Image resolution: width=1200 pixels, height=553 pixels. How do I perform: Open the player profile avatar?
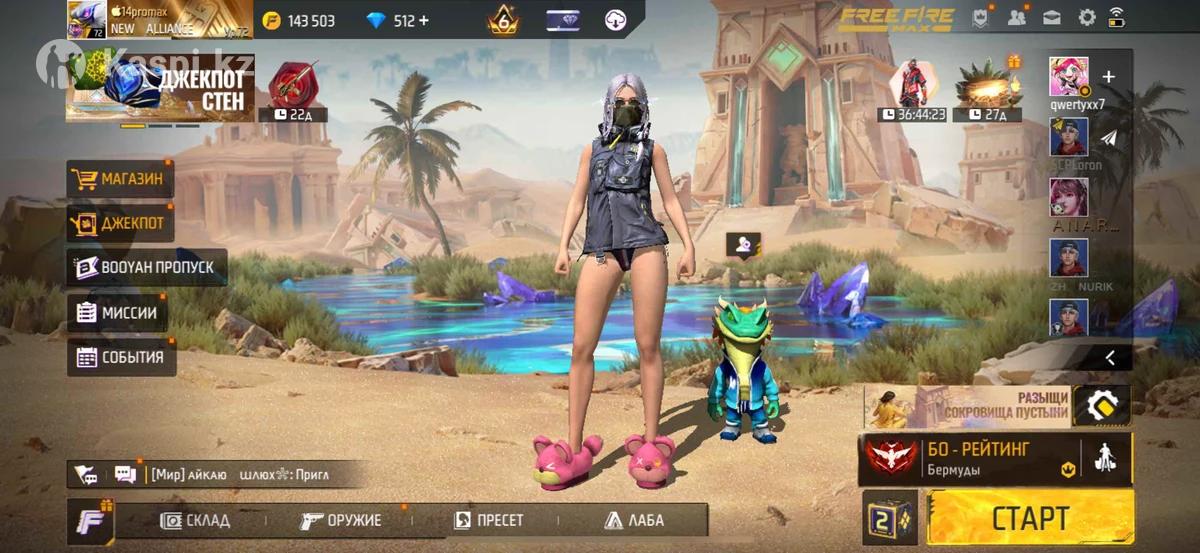88,20
